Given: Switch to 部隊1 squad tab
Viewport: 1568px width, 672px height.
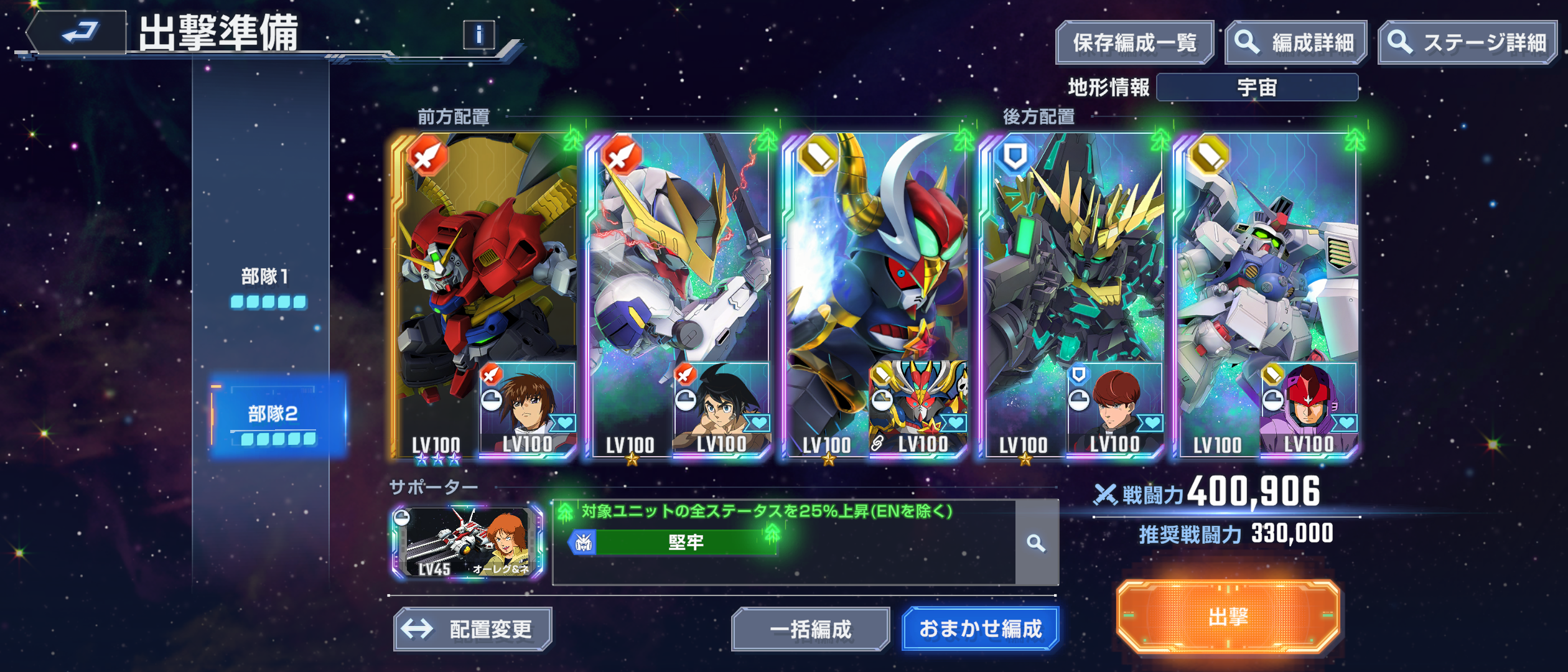Looking at the screenshot, I should point(266,286).
